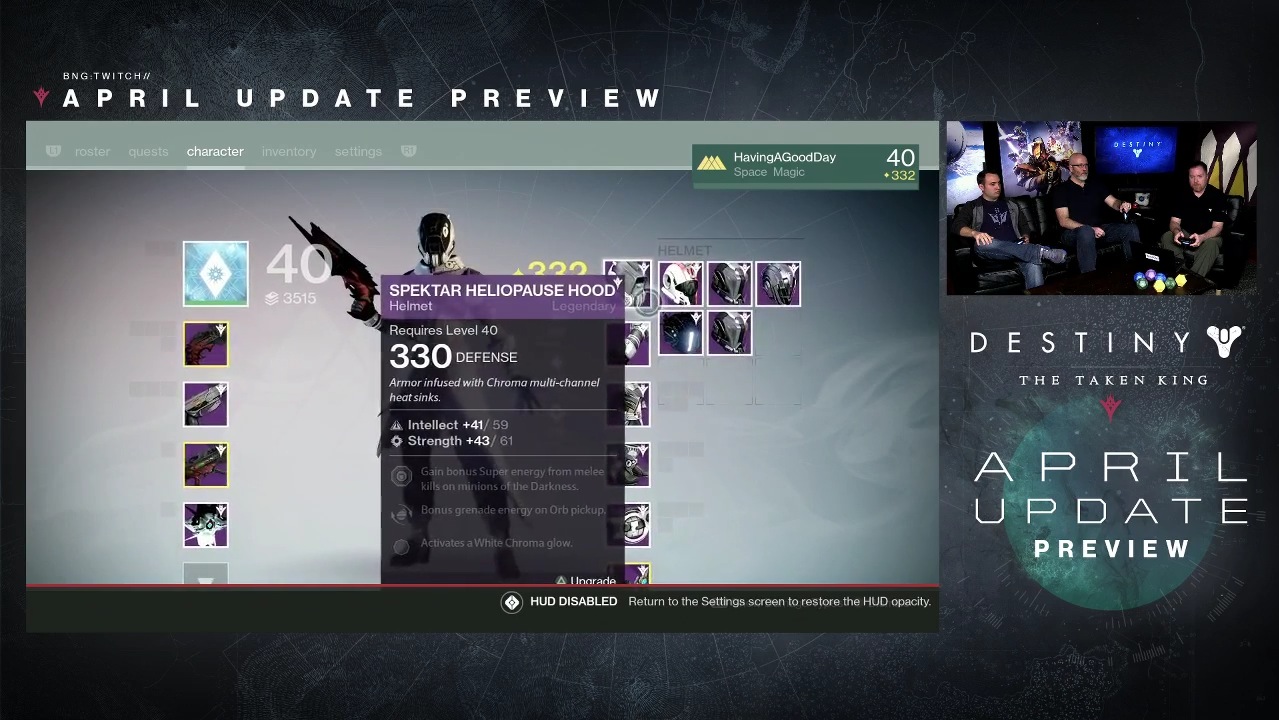Select the heavy weapon slot
The image size is (1279, 720).
point(206,465)
